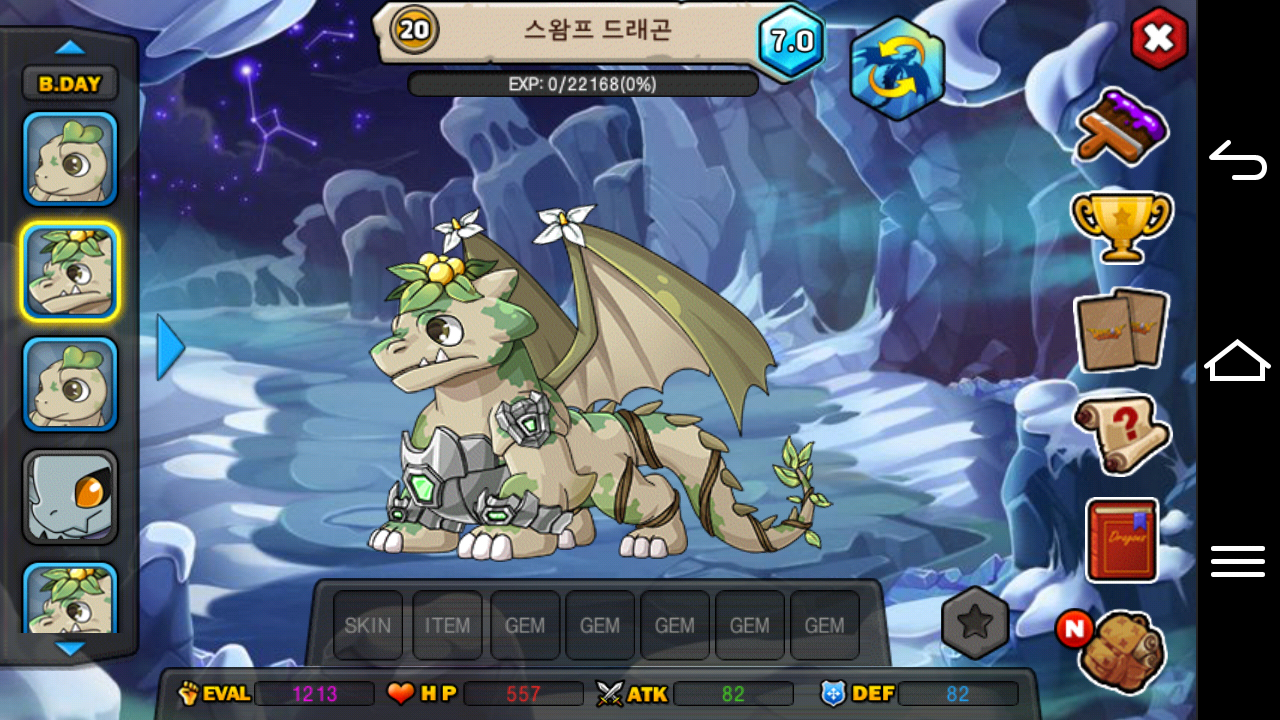1280x720 pixels.
Task: Tap the dragon swap hexagon icon
Action: (x=896, y=69)
